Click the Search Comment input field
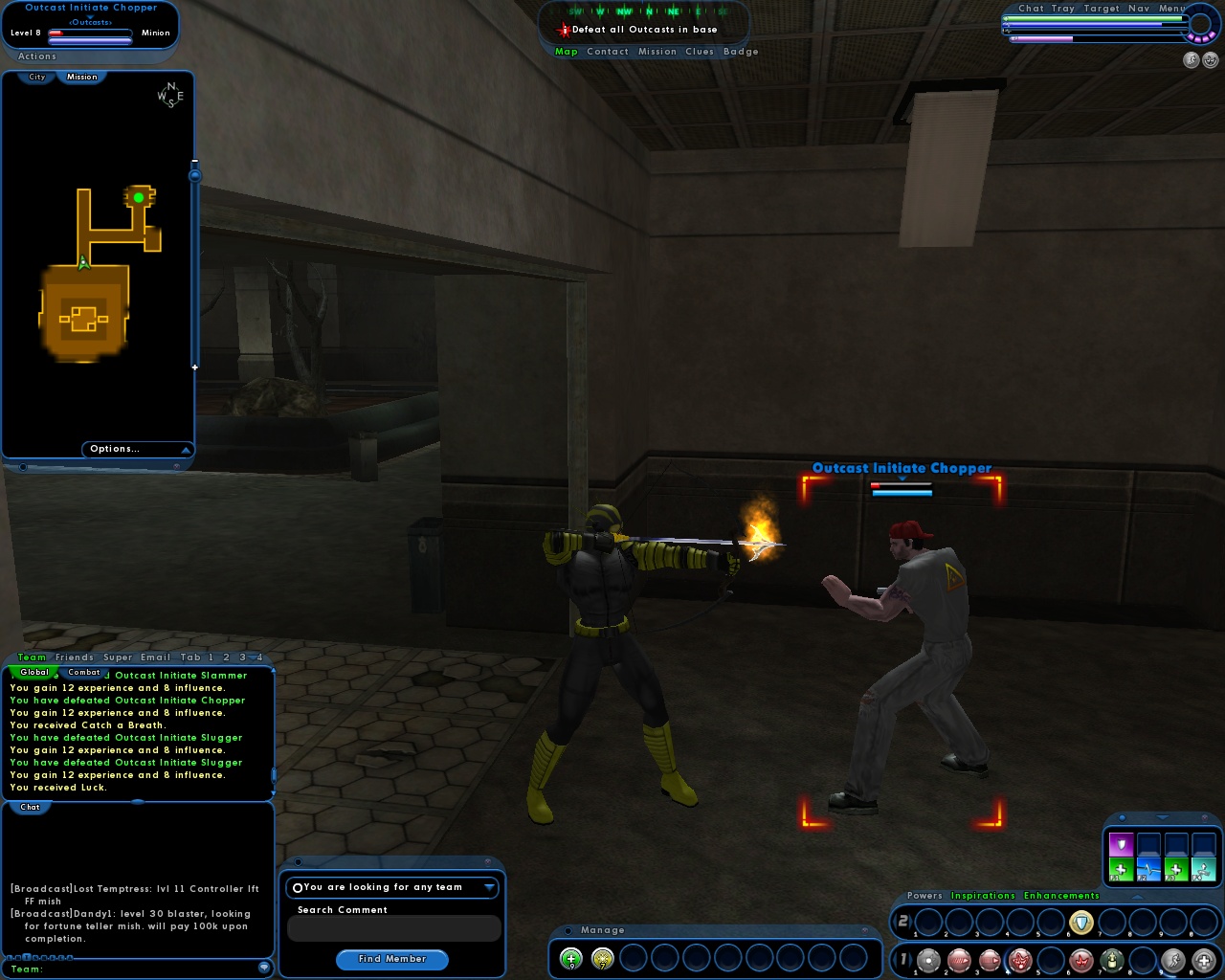The image size is (1225, 980). click(392, 928)
